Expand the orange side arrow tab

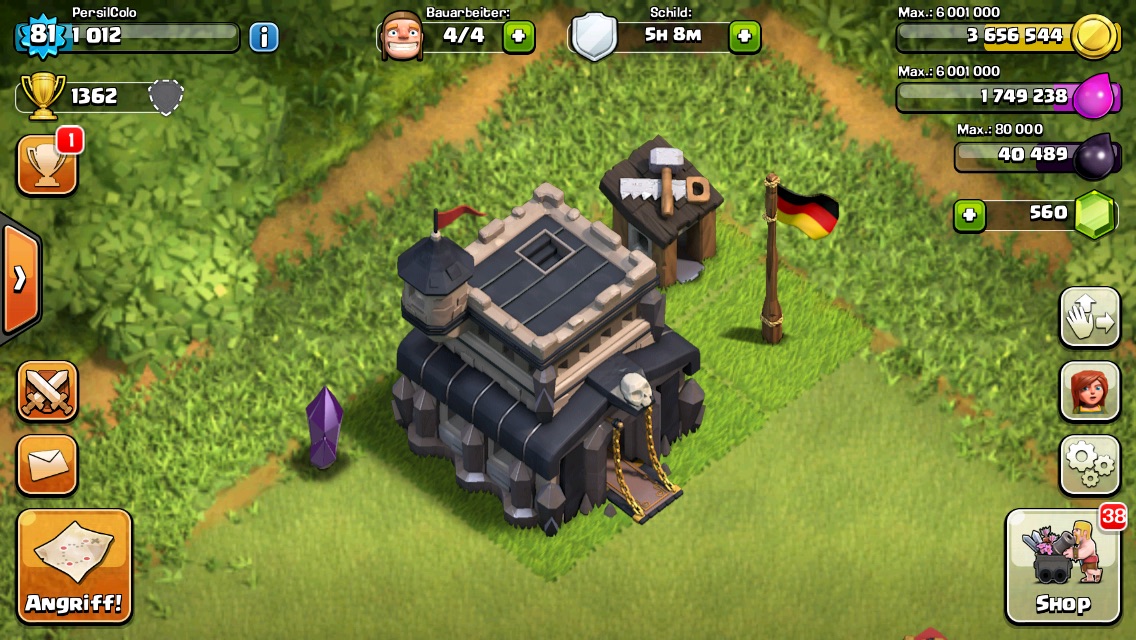tap(20, 280)
